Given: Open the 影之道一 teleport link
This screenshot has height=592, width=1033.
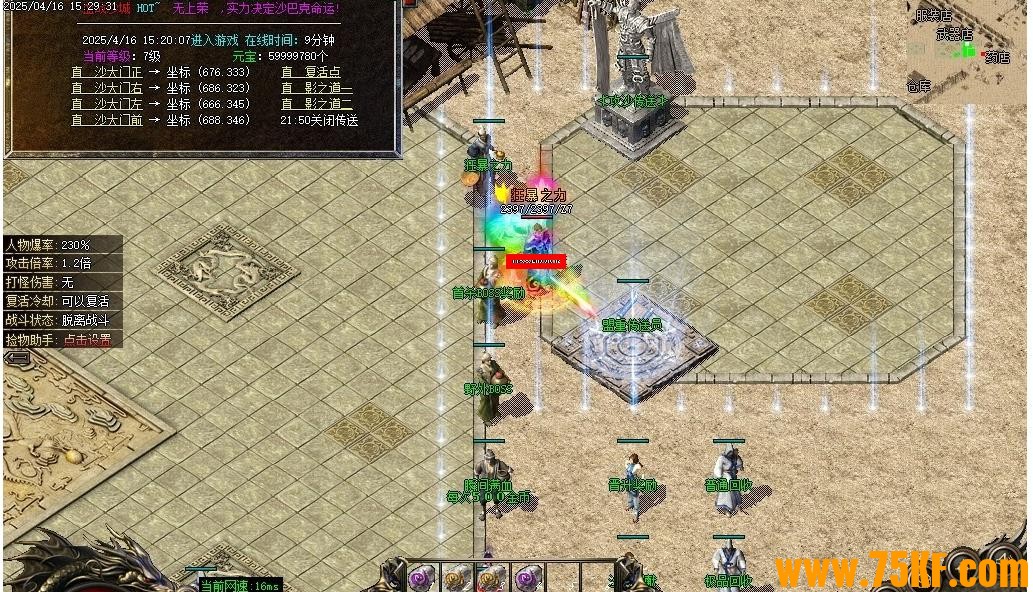Looking at the screenshot, I should 316,88.
